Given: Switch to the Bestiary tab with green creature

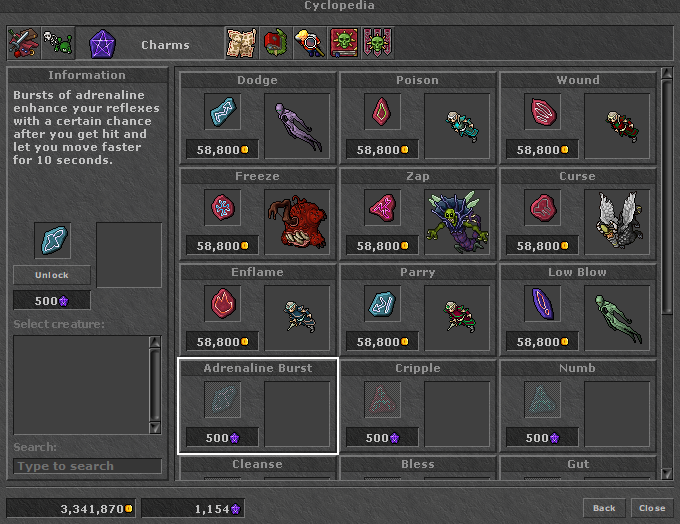Looking at the screenshot, I should [x=58, y=42].
